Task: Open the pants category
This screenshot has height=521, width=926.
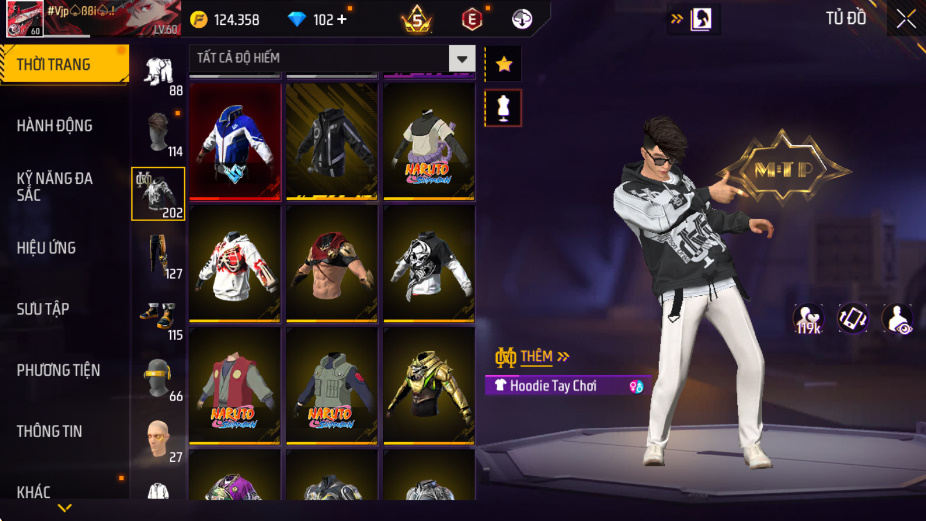Action: tap(158, 257)
